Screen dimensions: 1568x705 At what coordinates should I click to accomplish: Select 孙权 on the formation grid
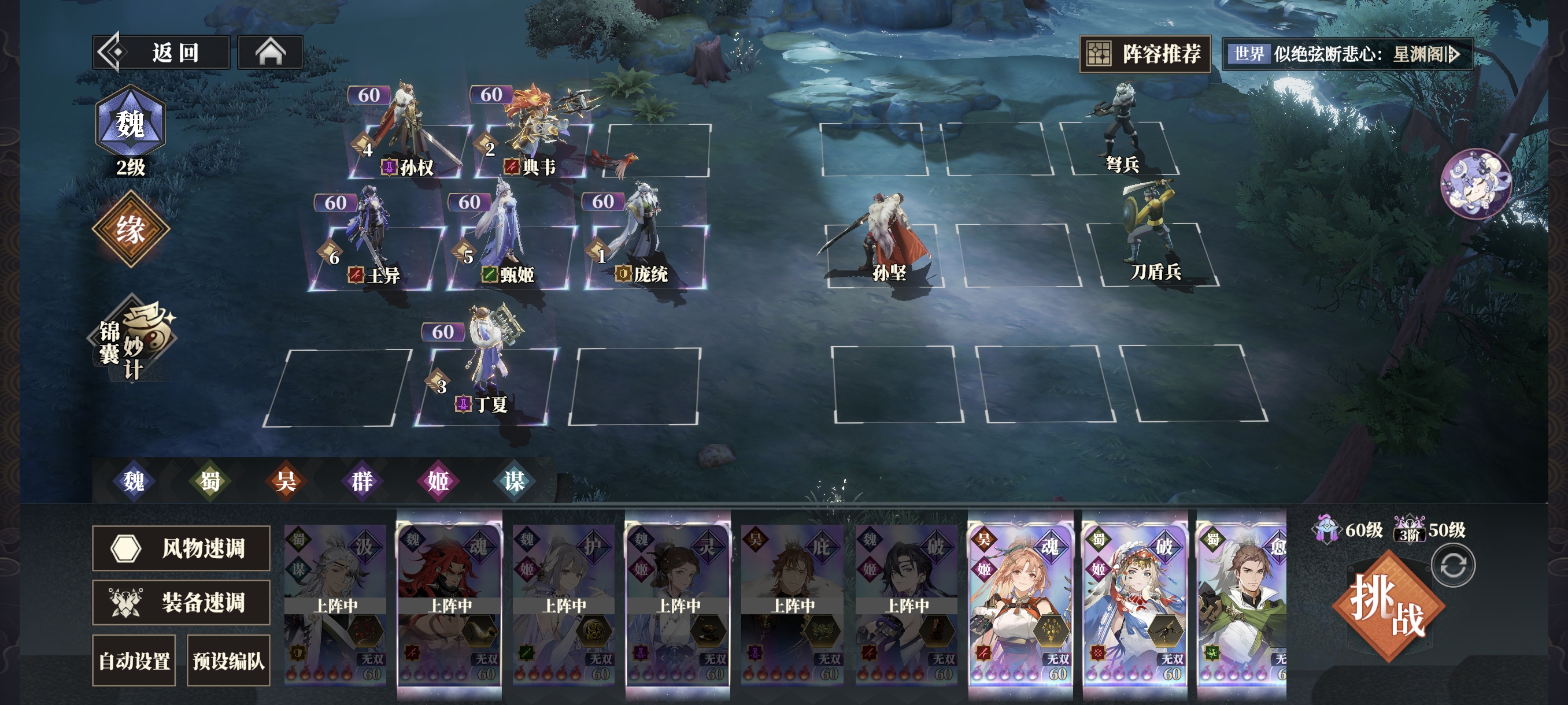(406, 140)
